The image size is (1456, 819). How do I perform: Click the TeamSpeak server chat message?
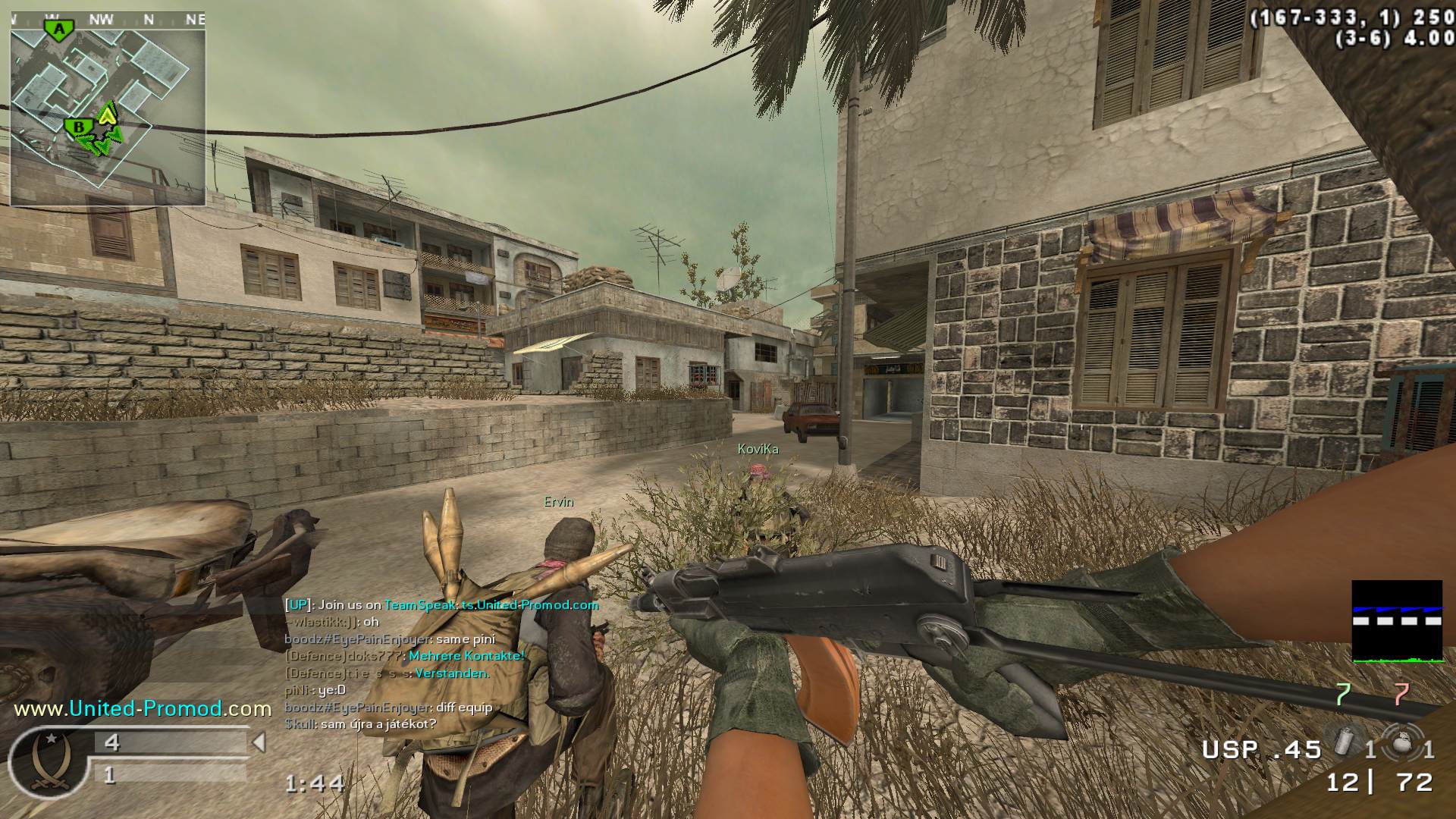click(441, 604)
